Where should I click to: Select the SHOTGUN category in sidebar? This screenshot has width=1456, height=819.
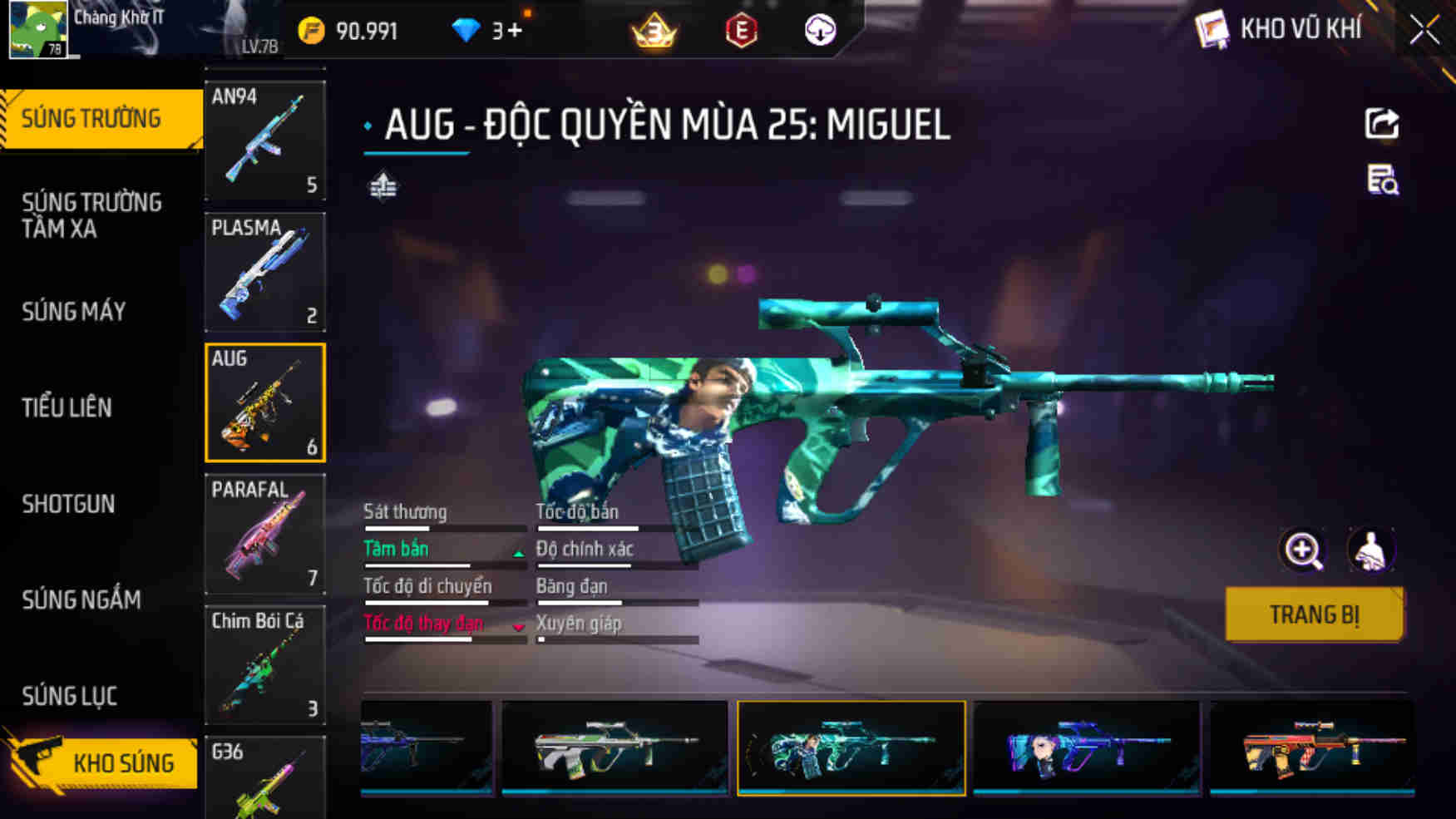point(68,504)
